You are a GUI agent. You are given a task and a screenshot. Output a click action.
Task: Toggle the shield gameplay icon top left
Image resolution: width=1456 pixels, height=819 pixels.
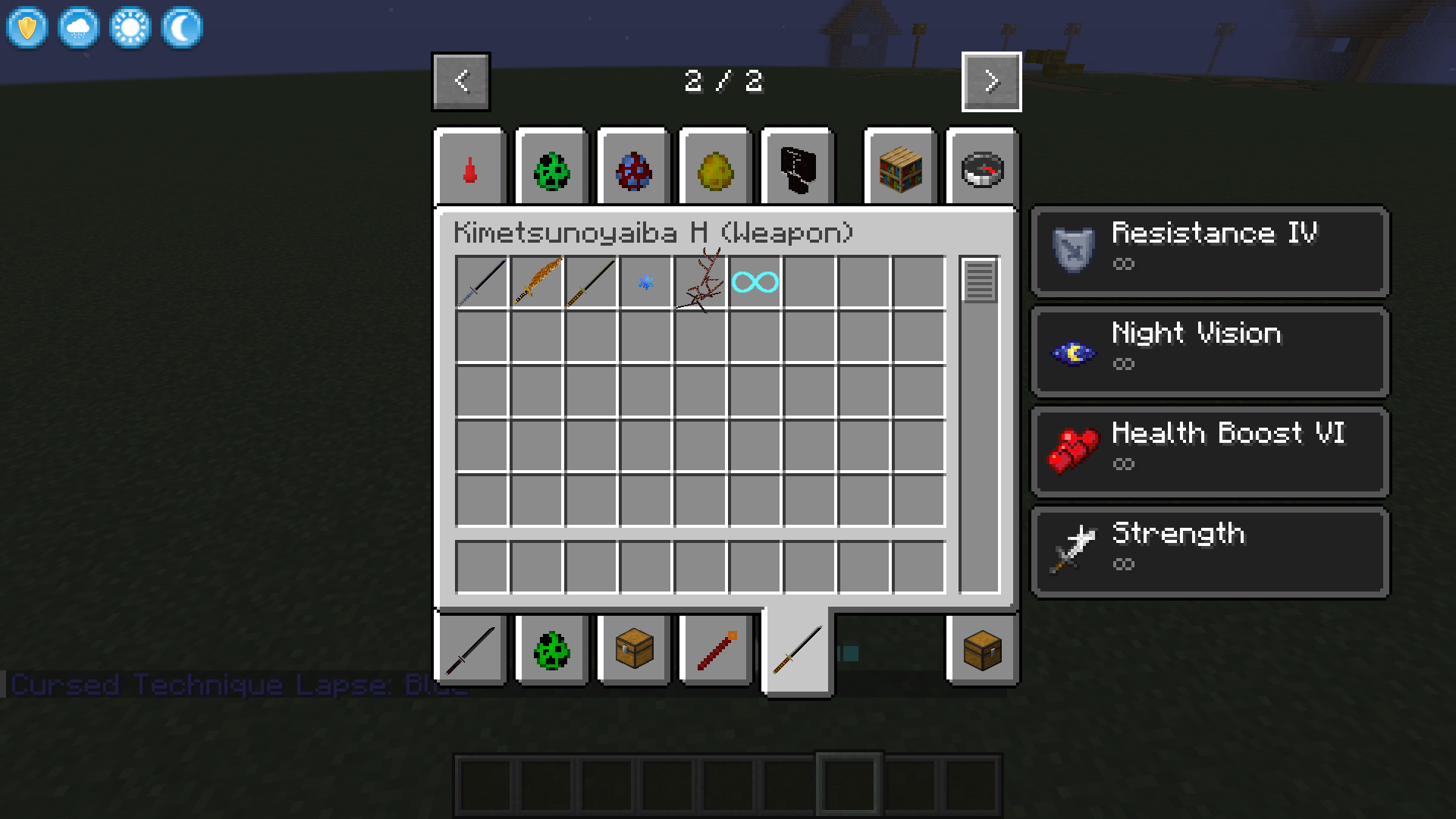pos(26,27)
